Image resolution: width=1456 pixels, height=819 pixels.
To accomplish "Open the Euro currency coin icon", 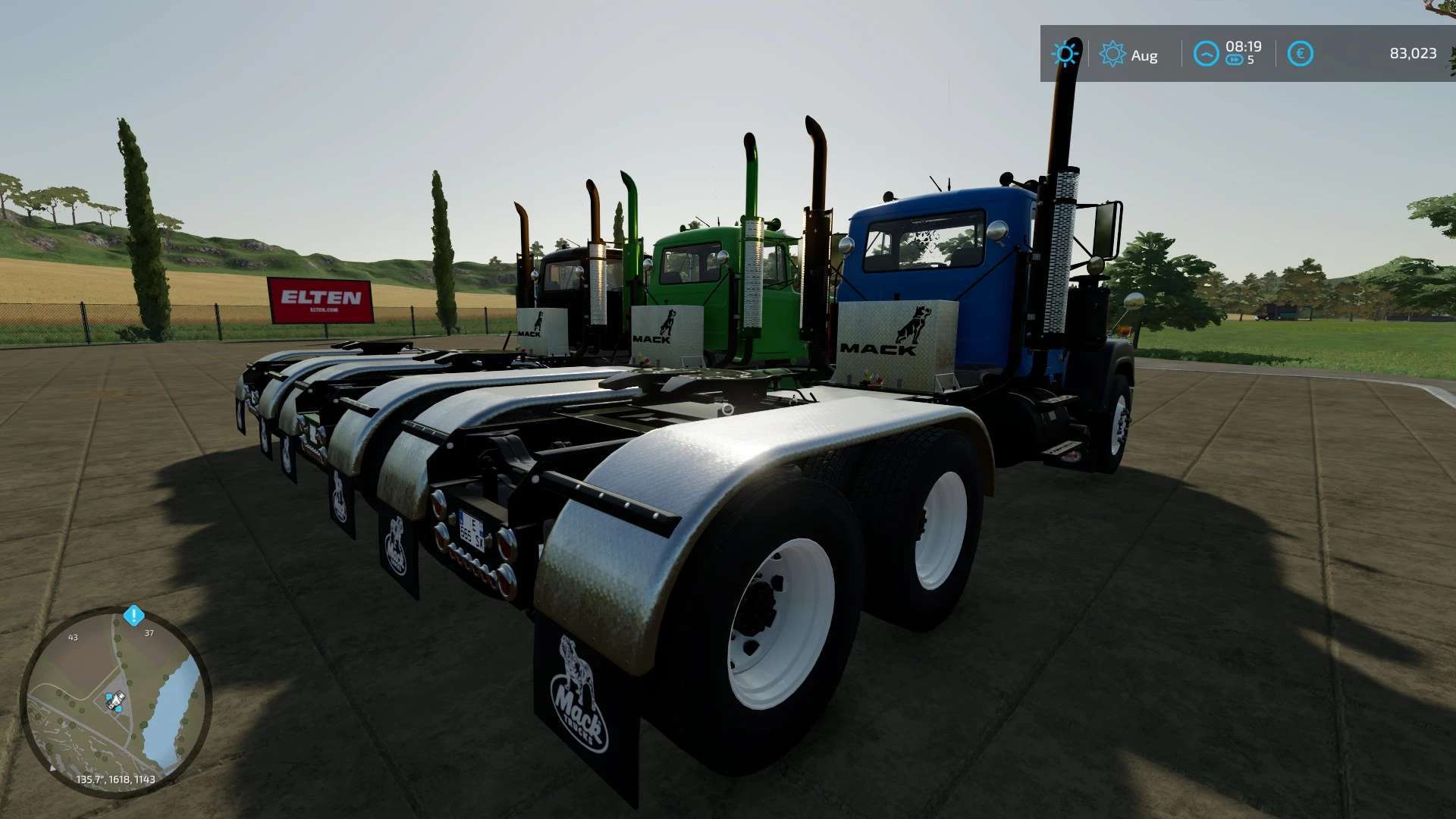I will click(x=1301, y=52).
